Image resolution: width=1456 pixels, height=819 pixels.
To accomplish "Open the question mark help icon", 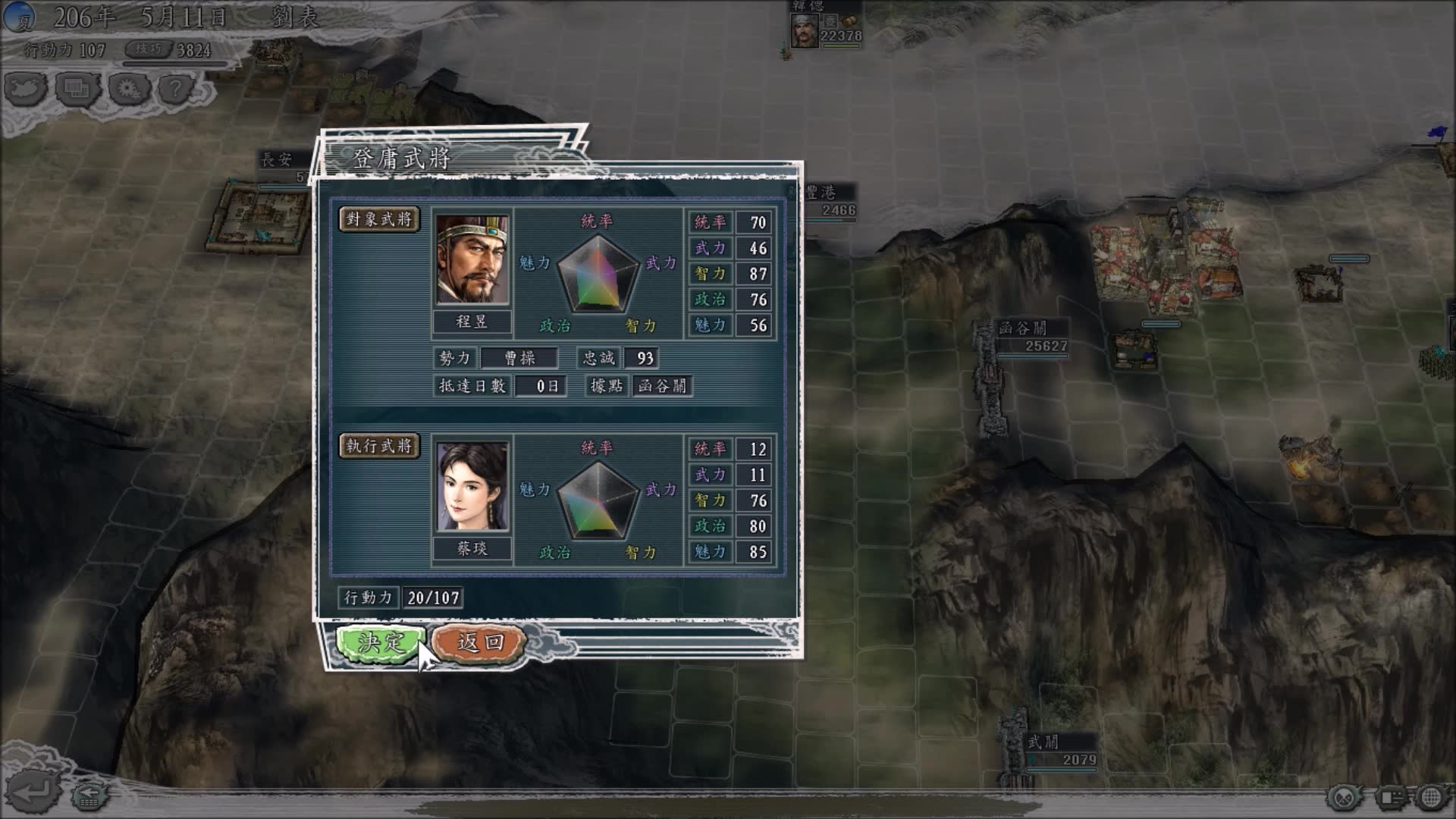I will point(175,89).
